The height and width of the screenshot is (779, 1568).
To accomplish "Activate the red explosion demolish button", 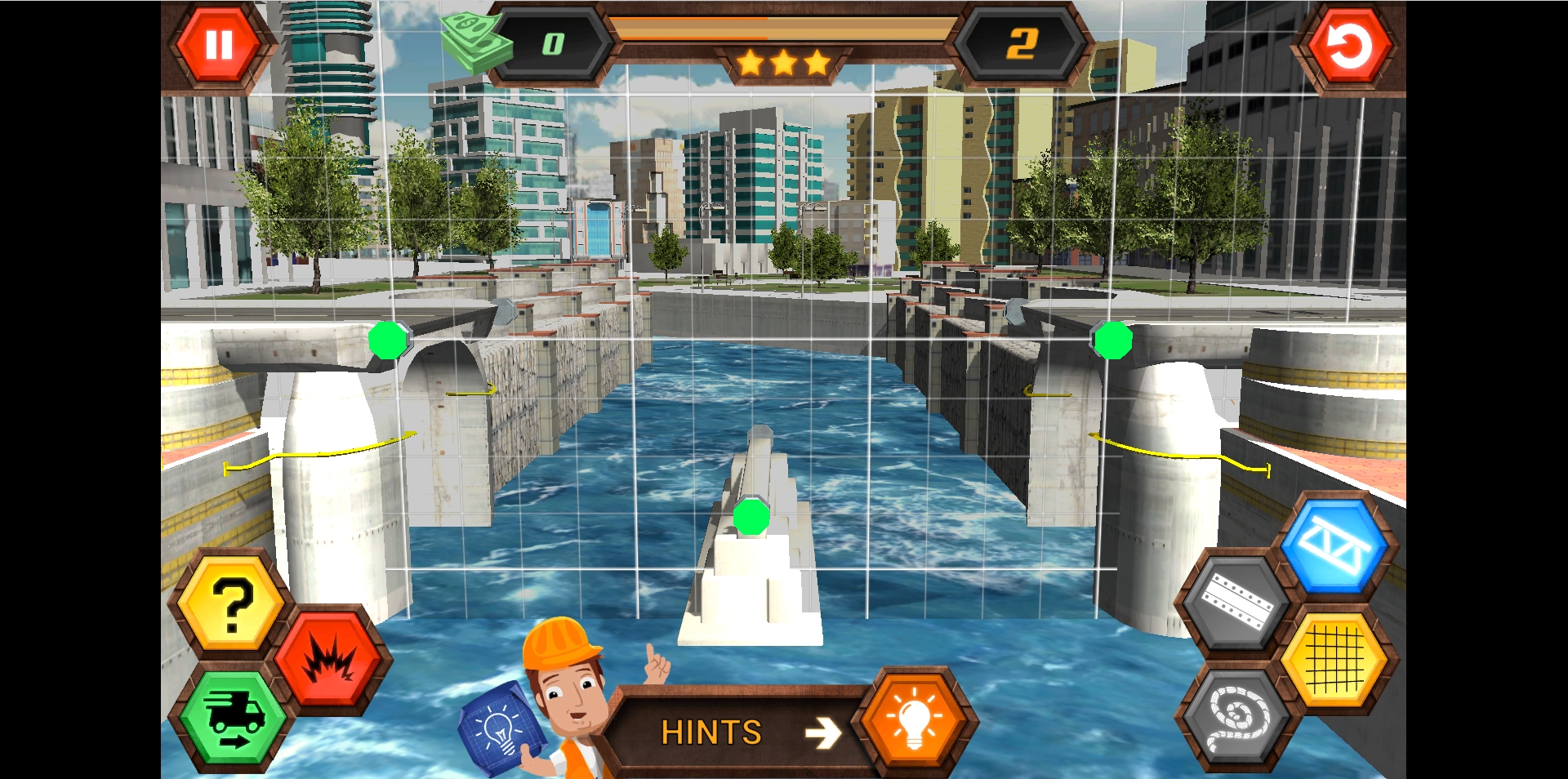I will (328, 660).
